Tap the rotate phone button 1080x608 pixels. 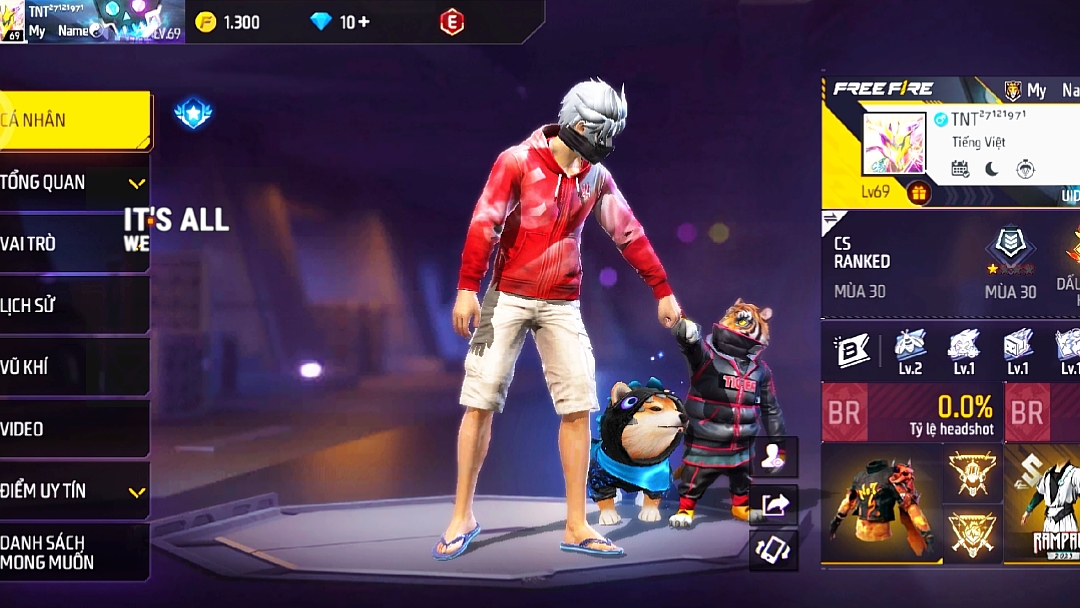773,549
